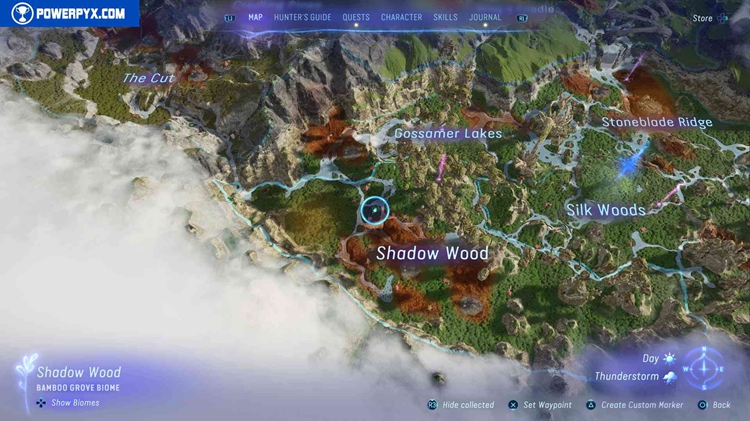Click the Gossamer Lakes region label
This screenshot has height=421, width=750.
(447, 133)
